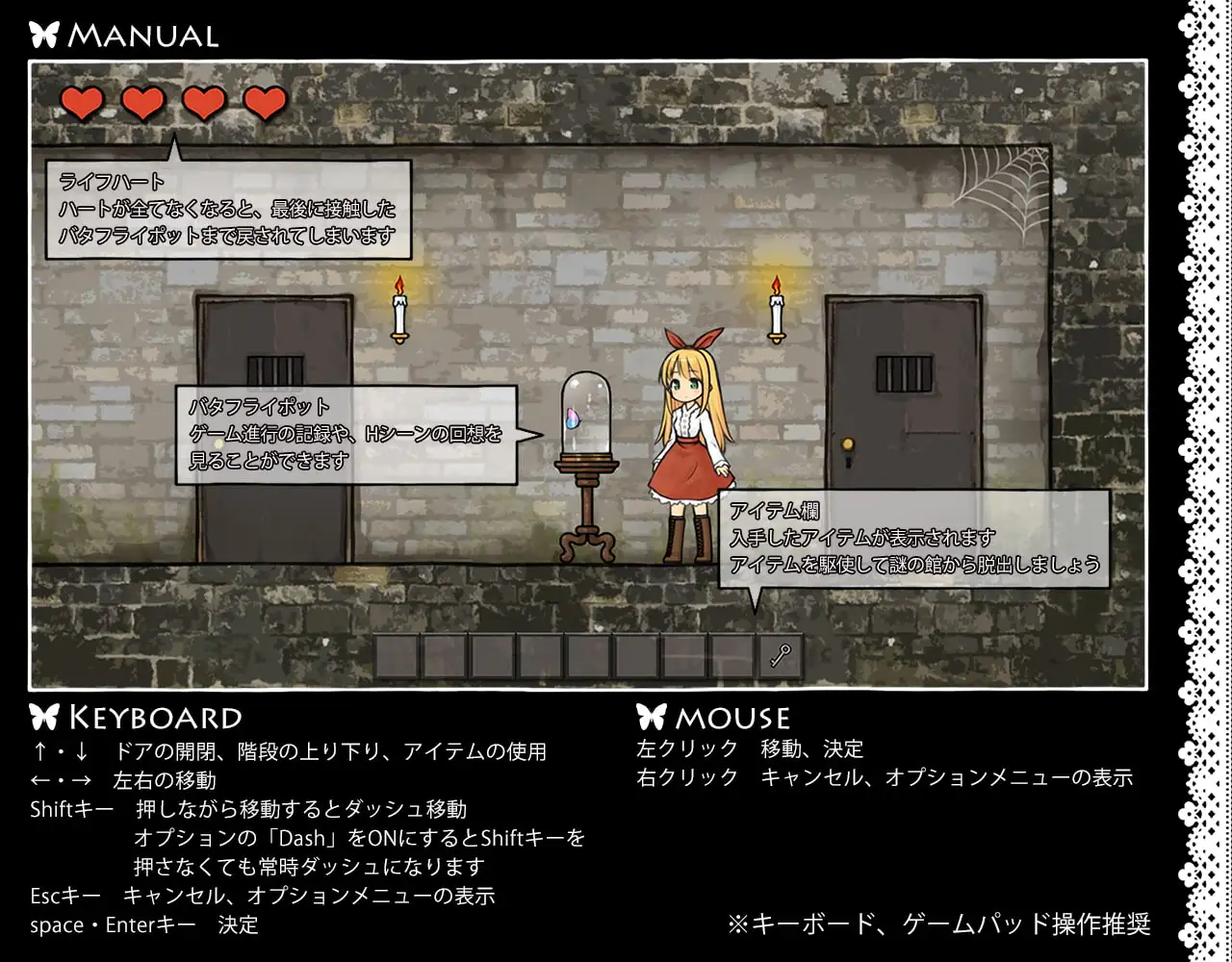Viewport: 1232px width, 962px height.
Task: Click the second heart of the life meter
Action: (x=143, y=102)
